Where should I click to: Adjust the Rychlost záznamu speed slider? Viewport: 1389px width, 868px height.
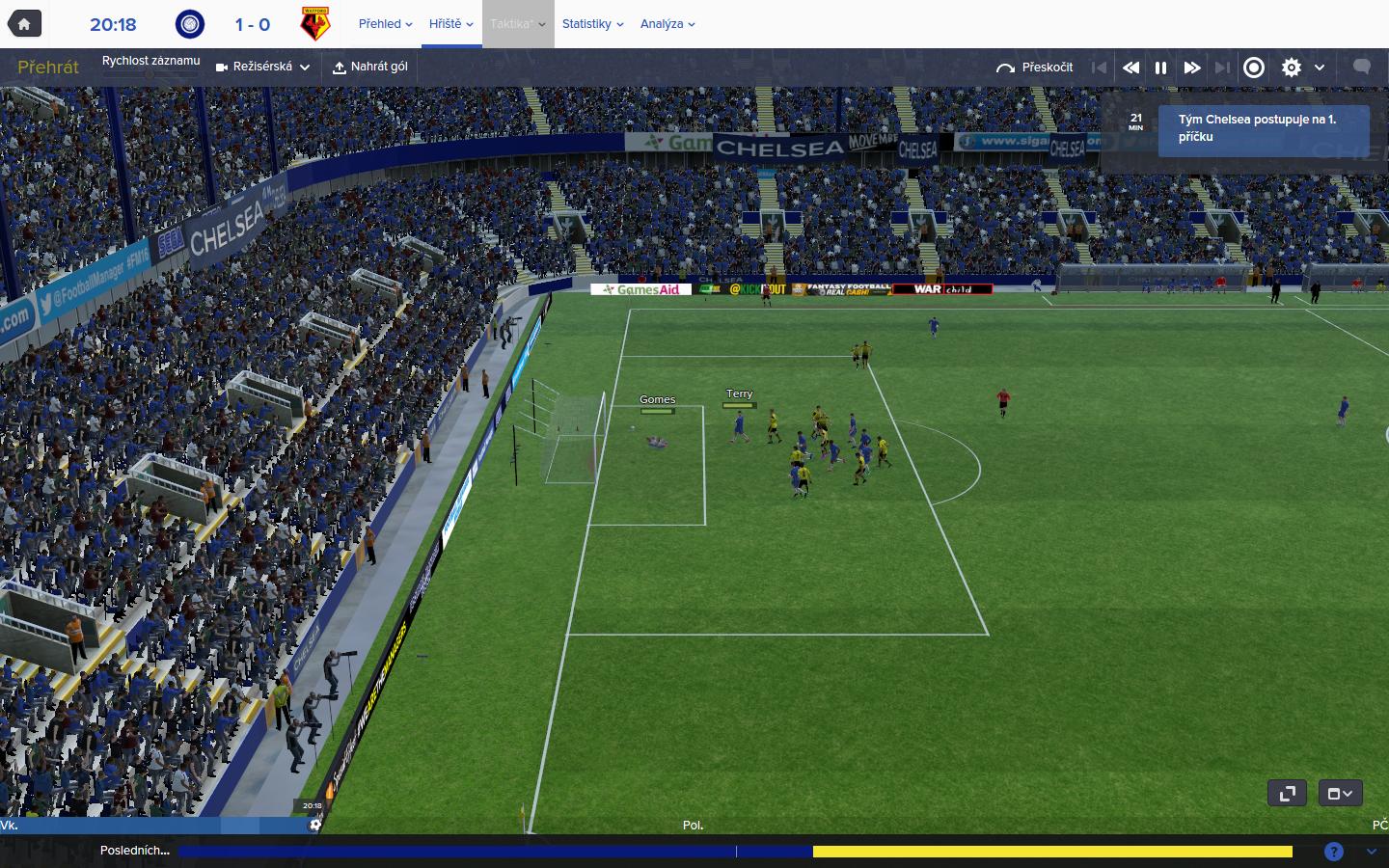150,74
